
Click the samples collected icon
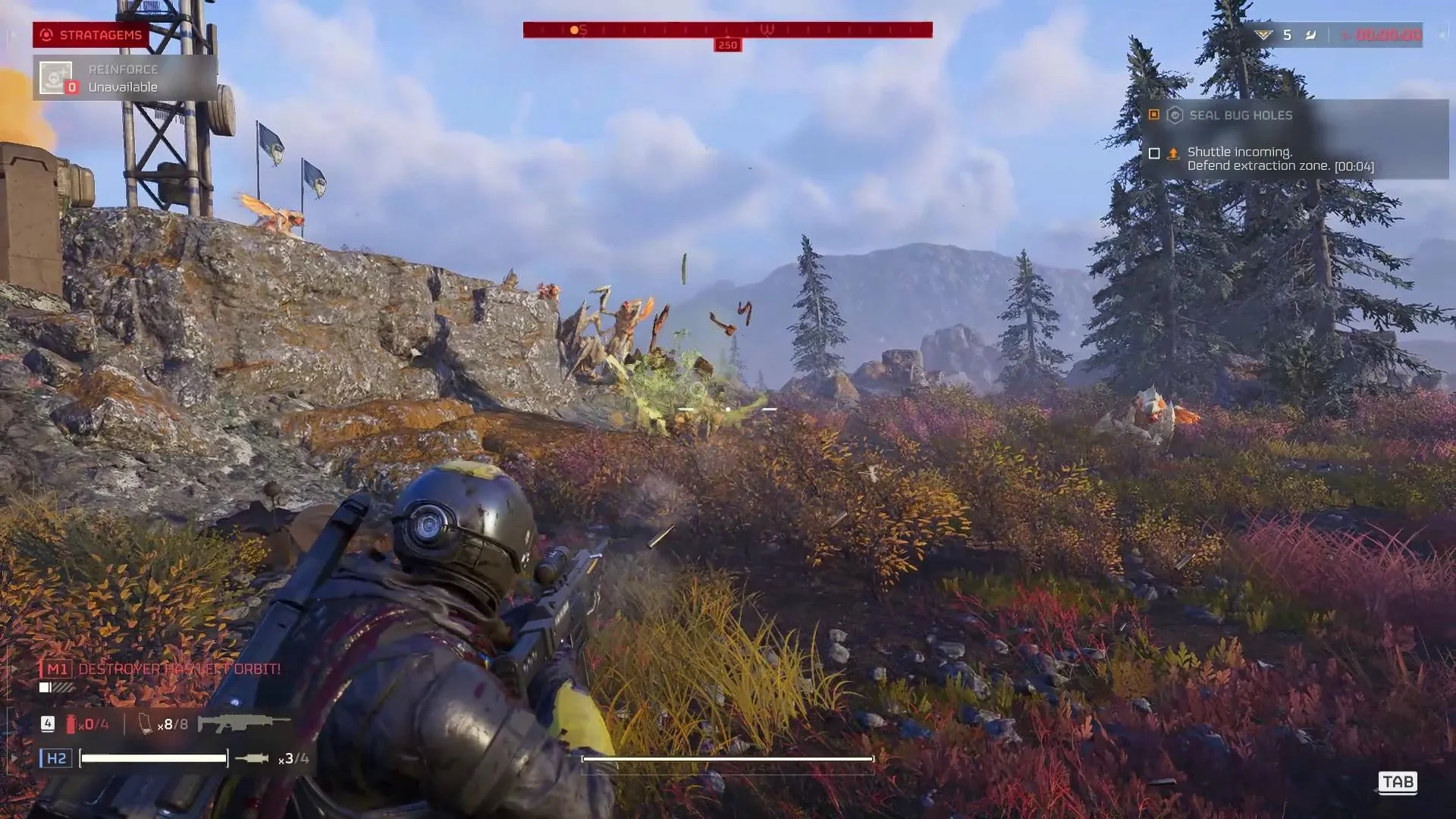1263,35
